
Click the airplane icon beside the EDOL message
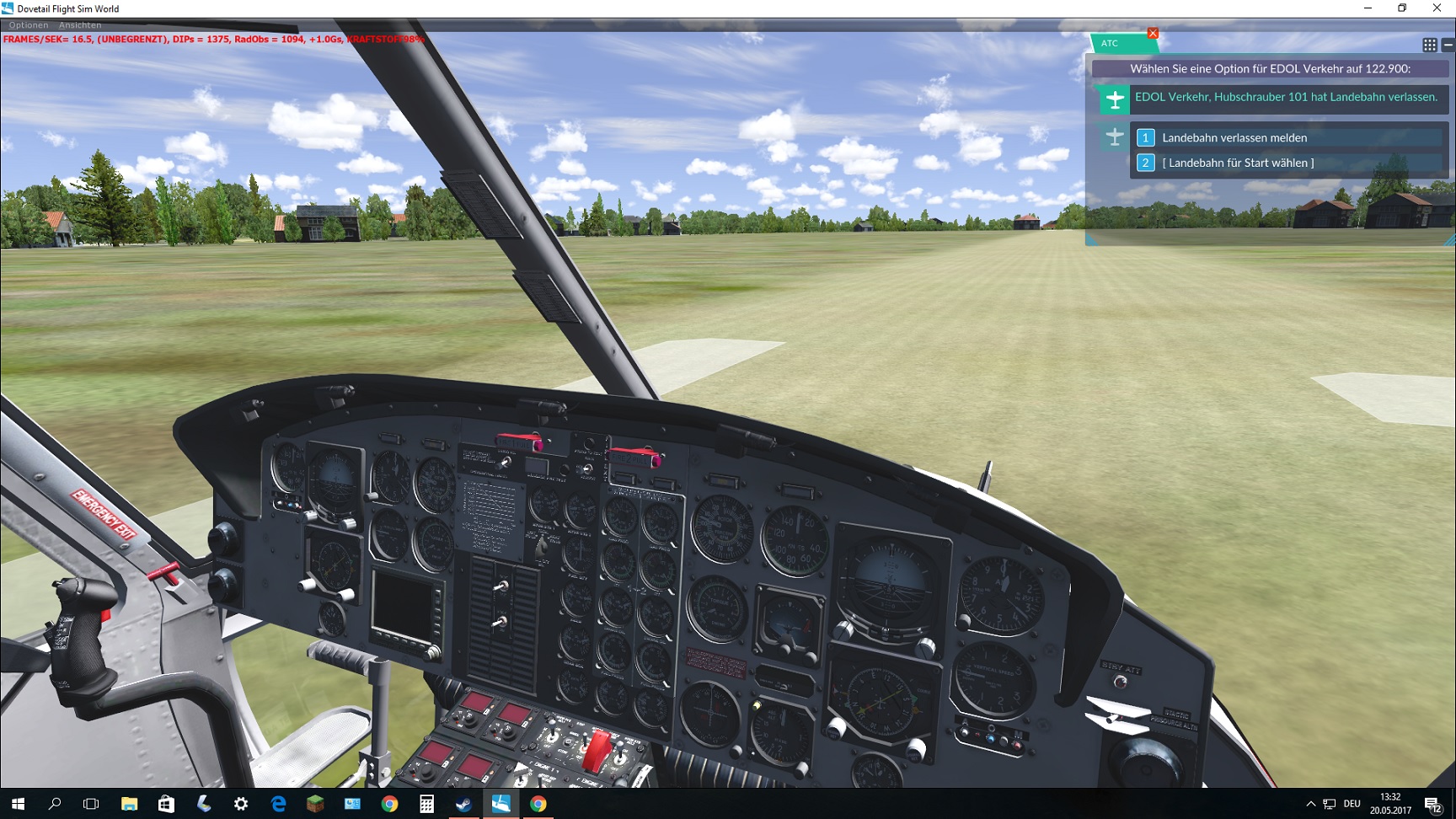click(1116, 99)
